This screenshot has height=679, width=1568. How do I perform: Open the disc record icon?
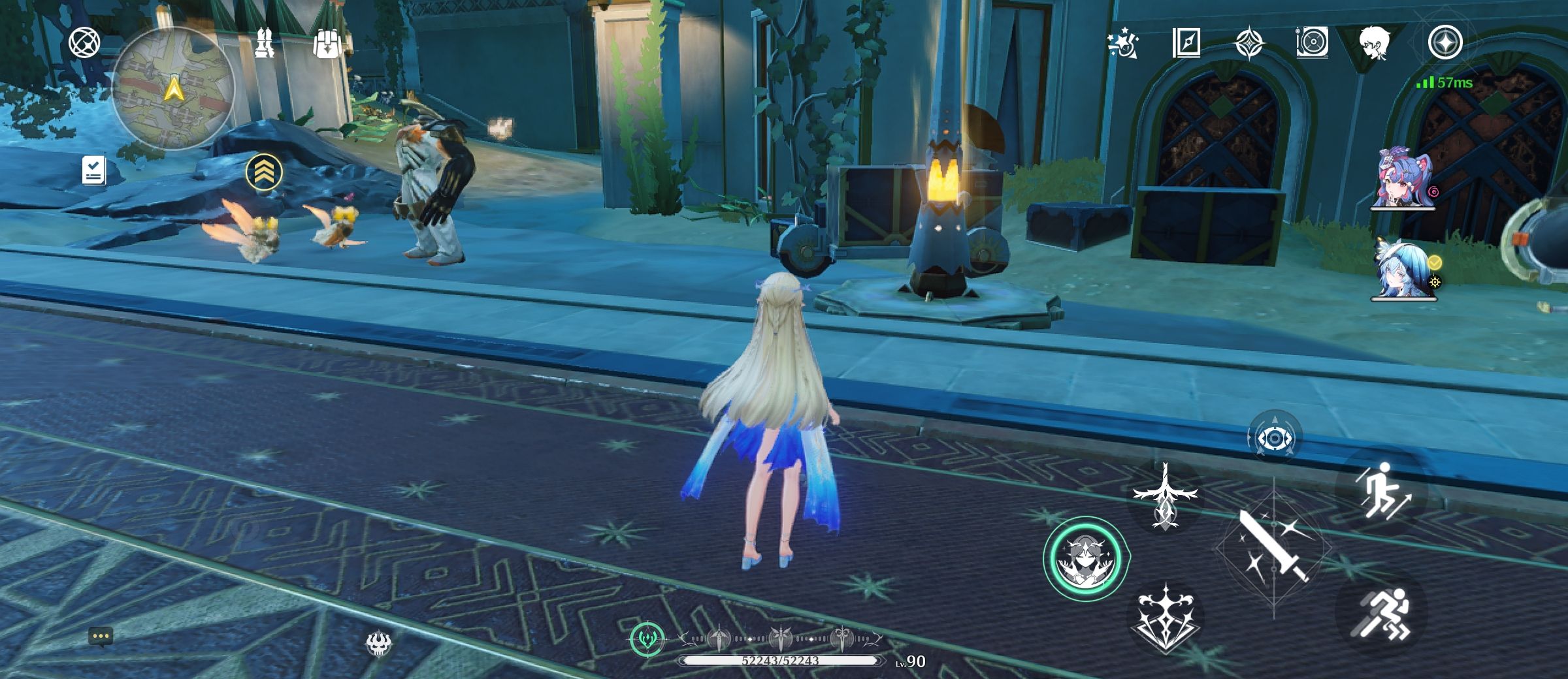[1312, 43]
